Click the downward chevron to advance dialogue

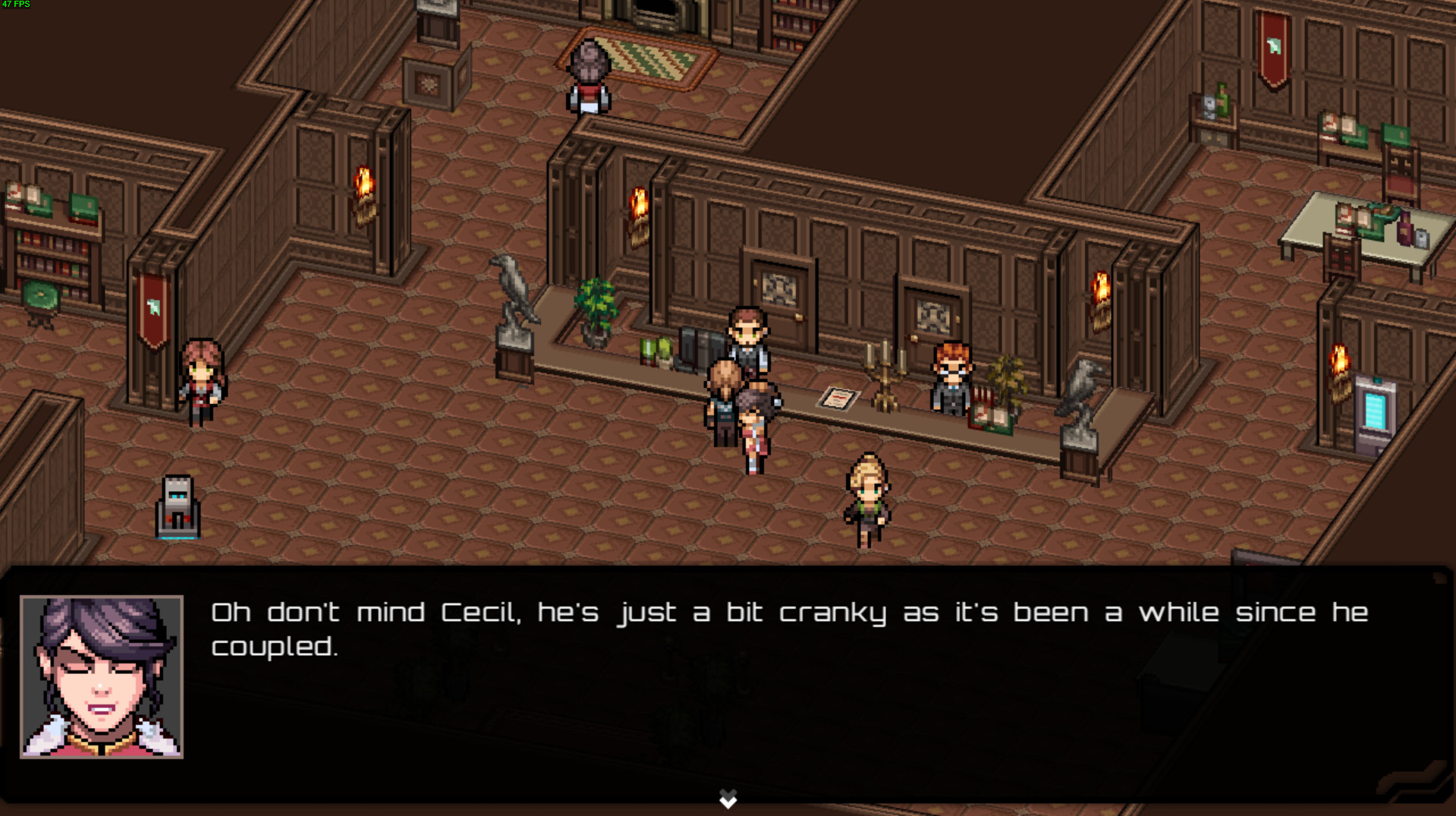[x=728, y=799]
